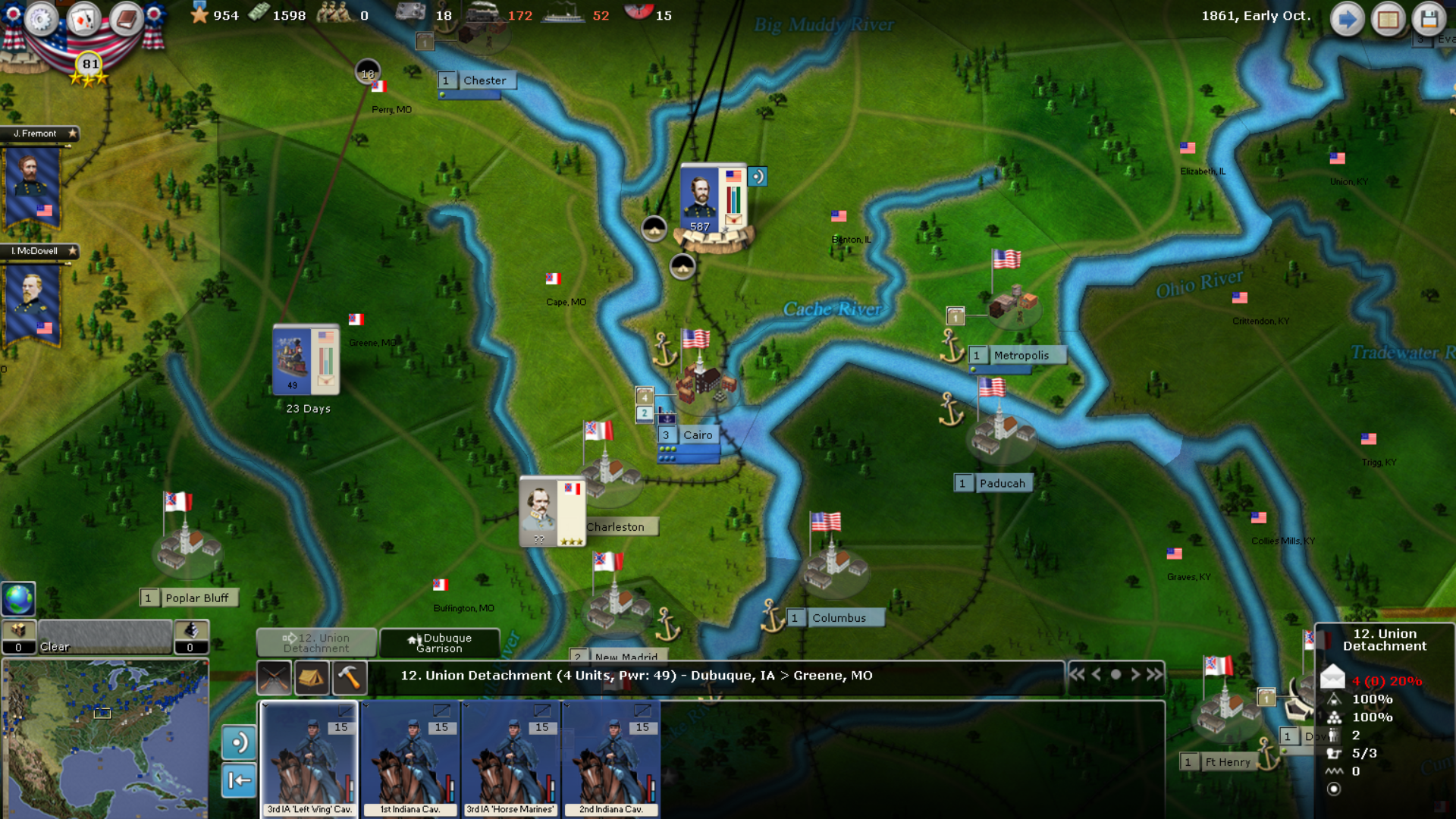This screenshot has height=819, width=1456.
Task: Select the 12. Union Detachment tab
Action: click(x=317, y=643)
